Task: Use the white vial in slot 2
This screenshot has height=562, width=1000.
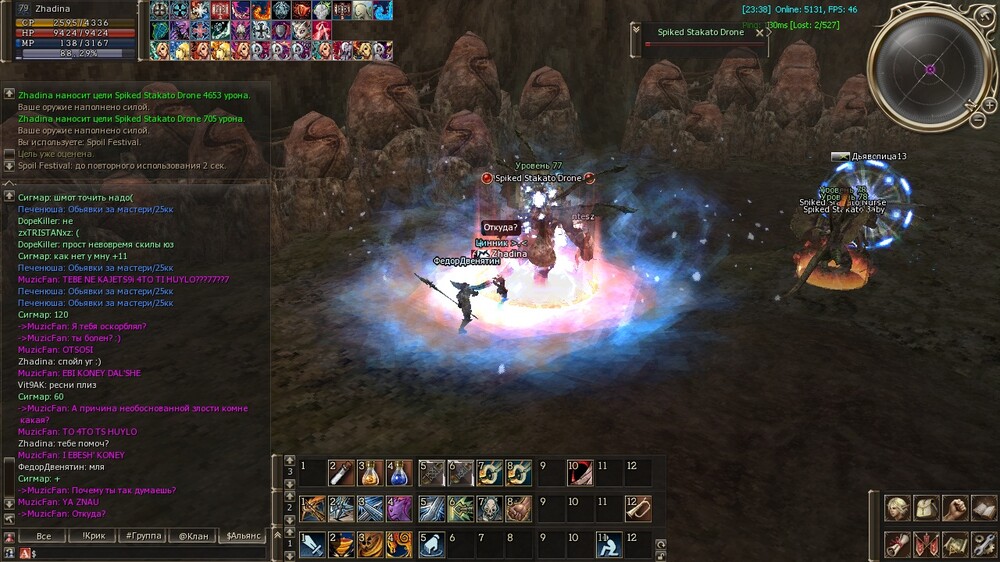Action: (x=341, y=472)
